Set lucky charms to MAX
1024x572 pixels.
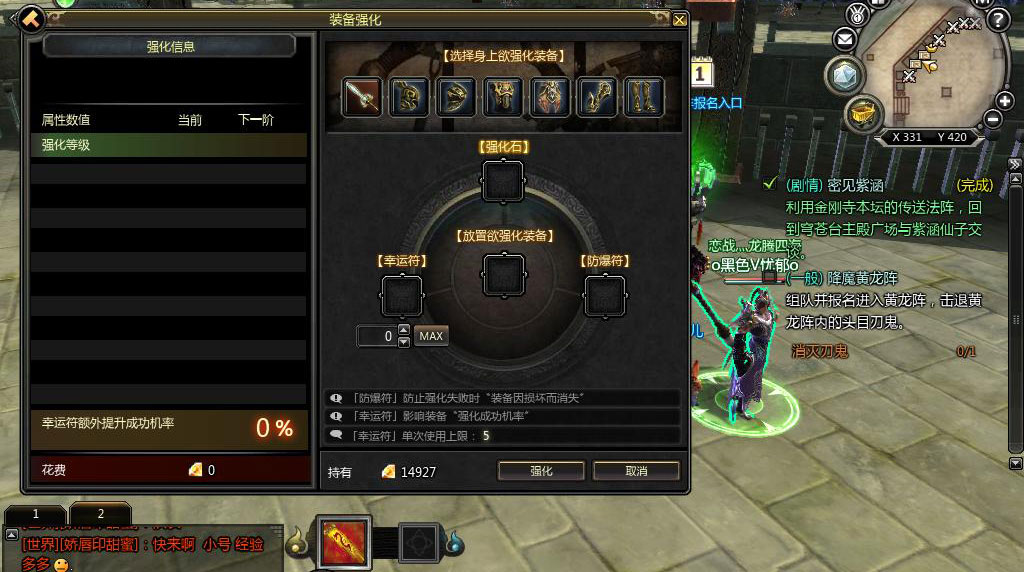pos(431,336)
